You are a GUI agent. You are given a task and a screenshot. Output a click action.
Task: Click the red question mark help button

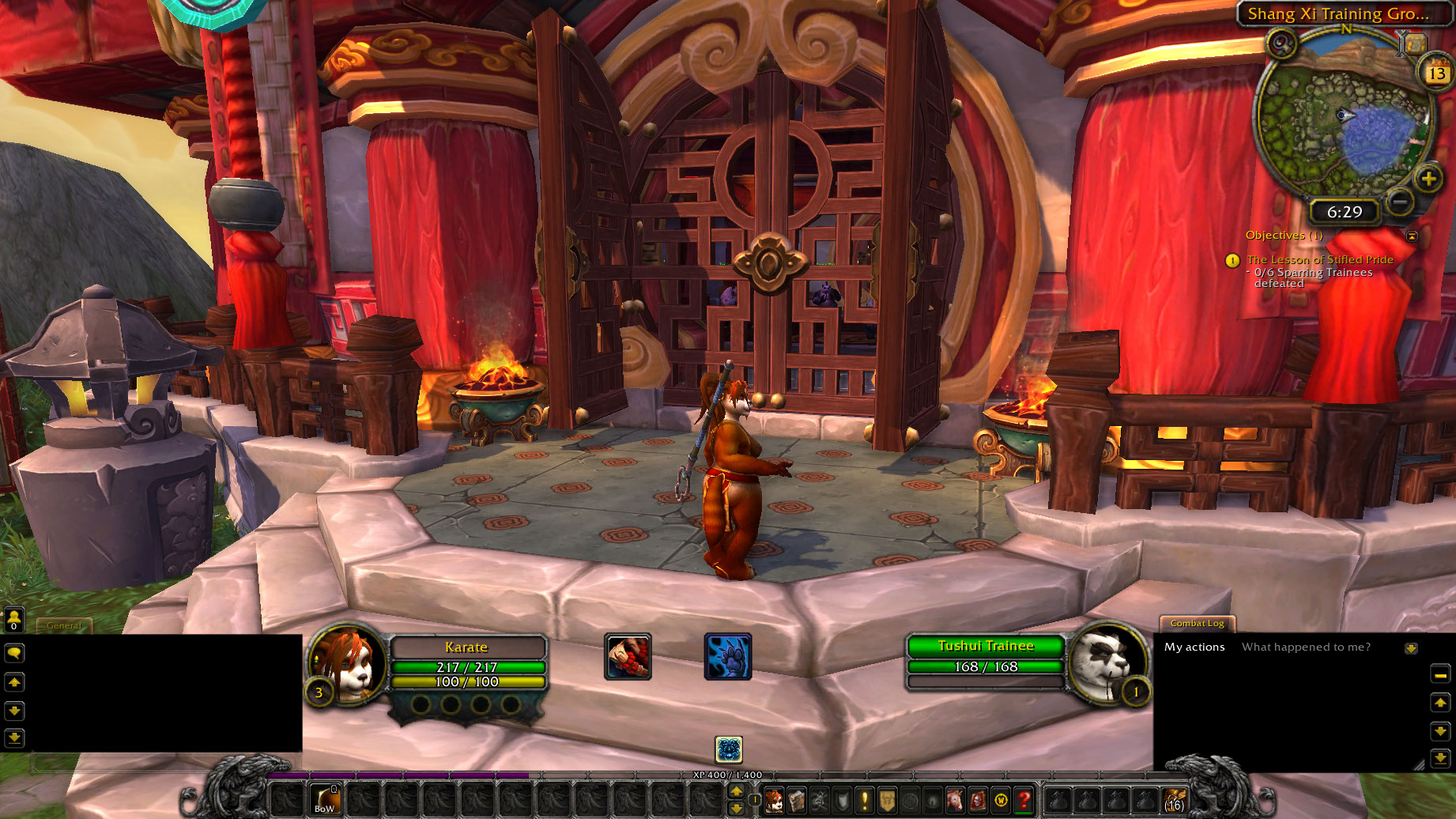tap(1024, 800)
